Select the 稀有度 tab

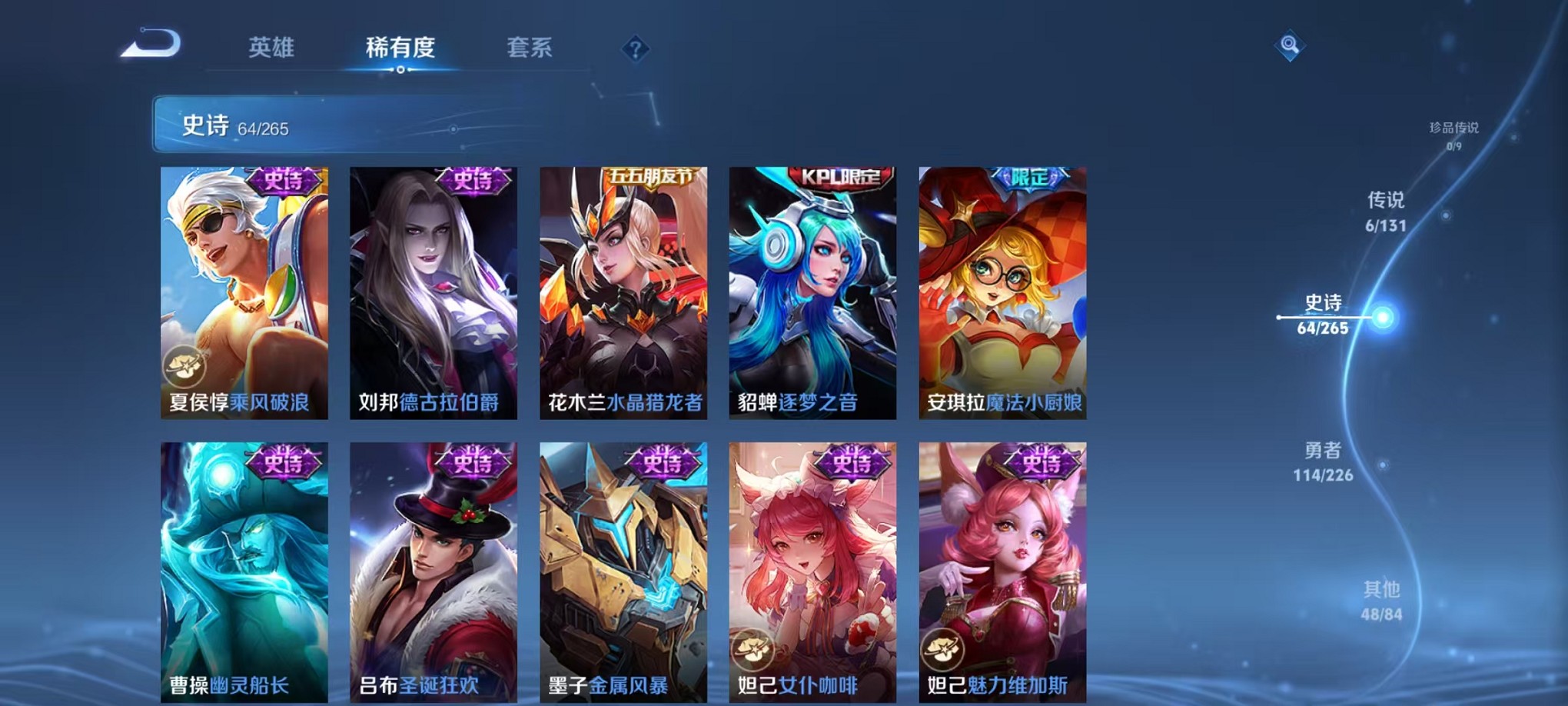(400, 48)
